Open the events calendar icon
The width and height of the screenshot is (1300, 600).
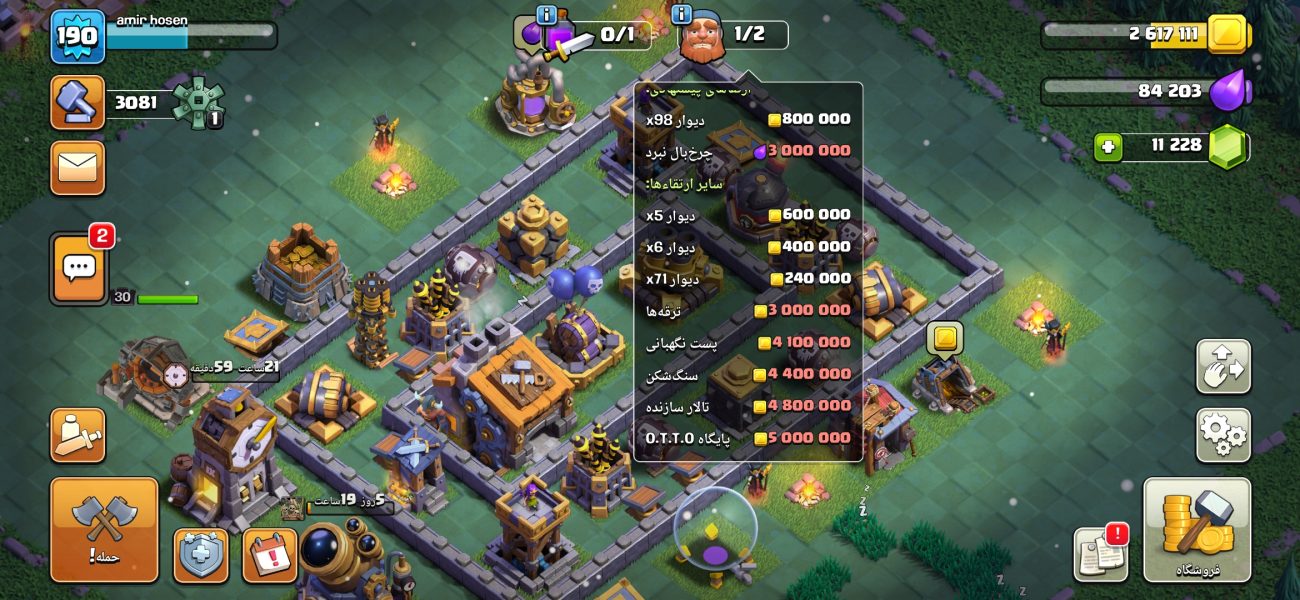[269, 555]
